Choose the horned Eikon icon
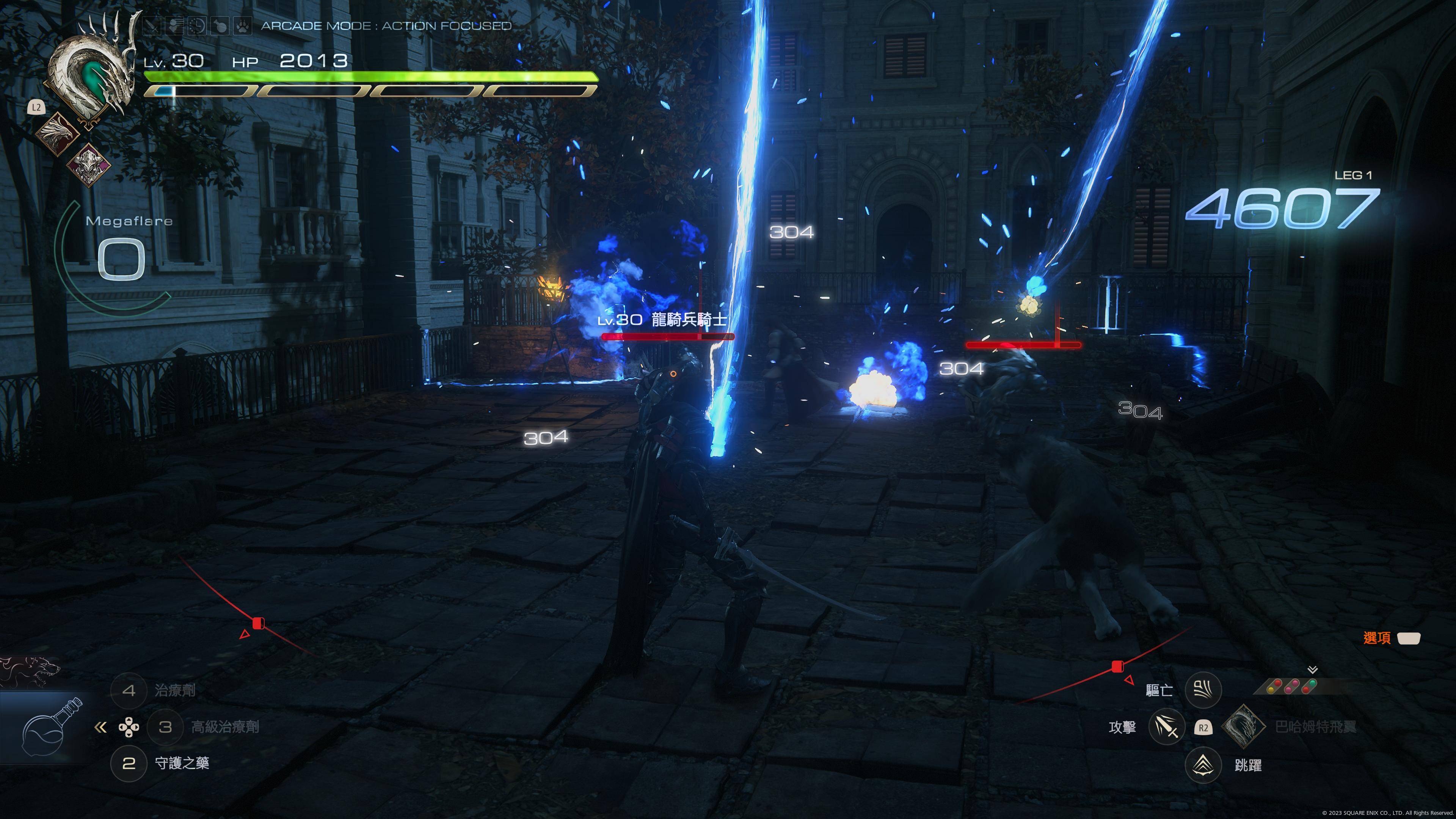The image size is (1456, 819). click(89, 165)
